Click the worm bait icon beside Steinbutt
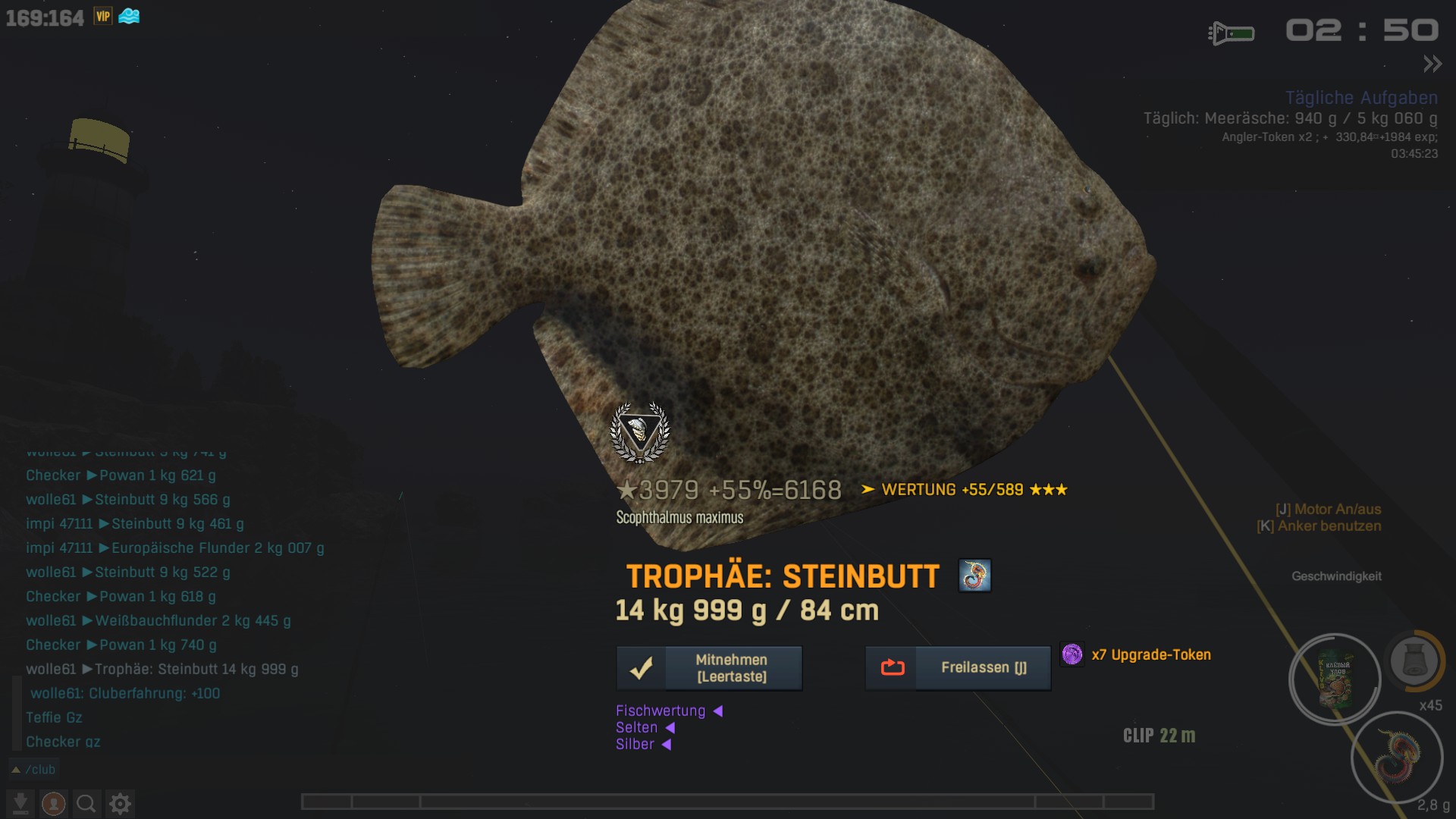Viewport: 1456px width, 819px height. (974, 576)
